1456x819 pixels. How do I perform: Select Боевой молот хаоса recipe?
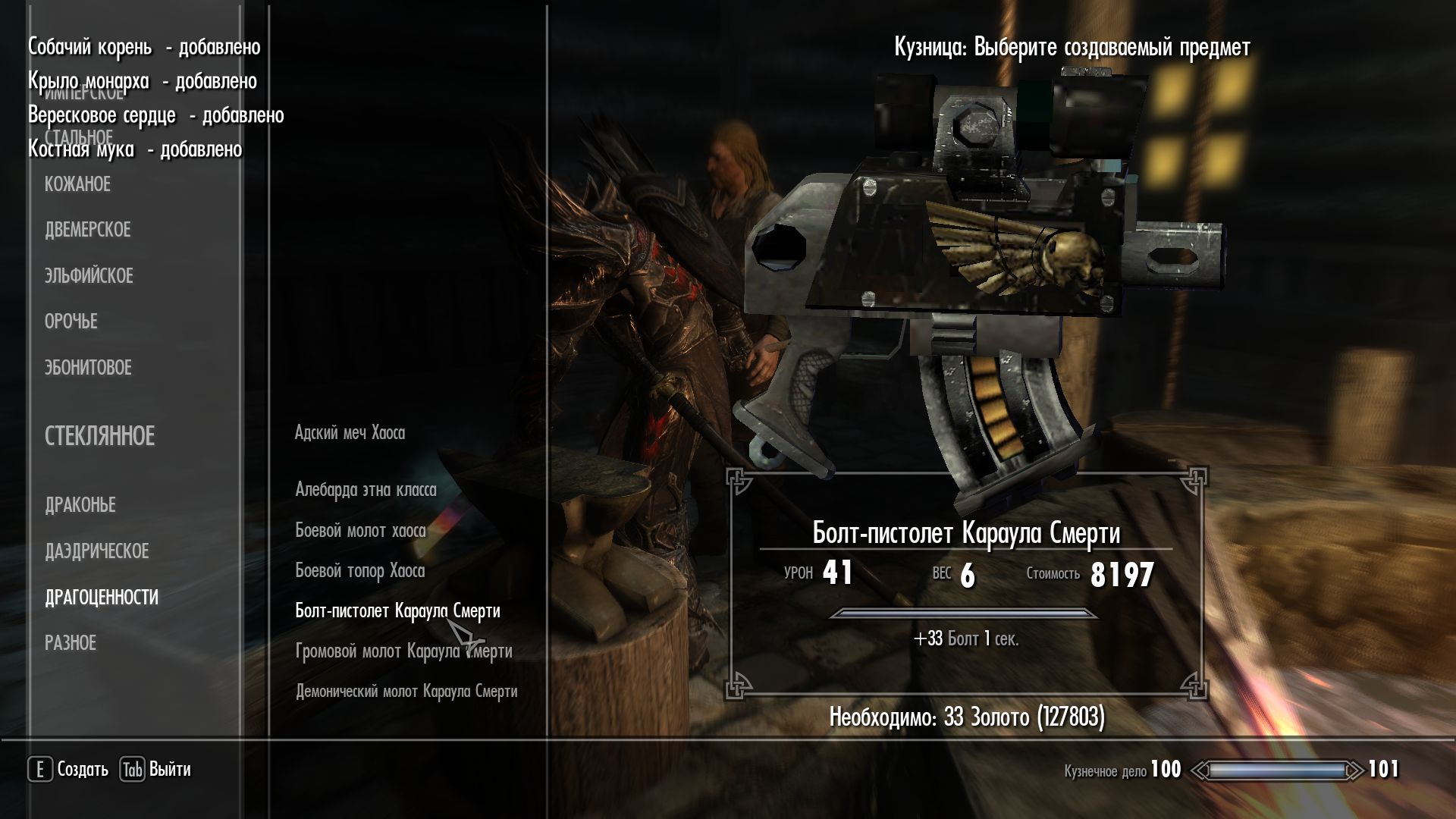coord(360,531)
